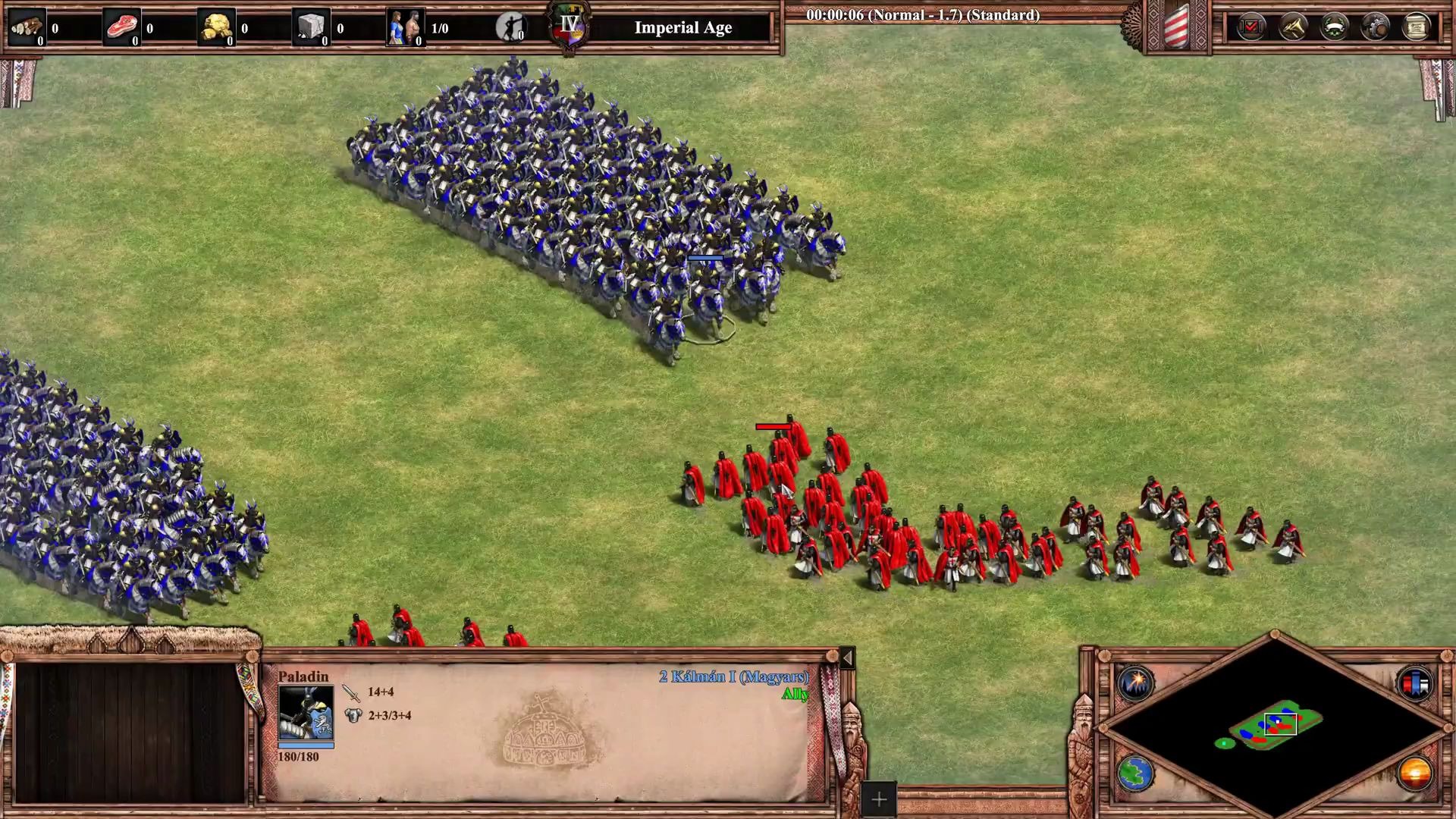
Task: Click the sunset button beside the minimap
Action: point(1415,774)
